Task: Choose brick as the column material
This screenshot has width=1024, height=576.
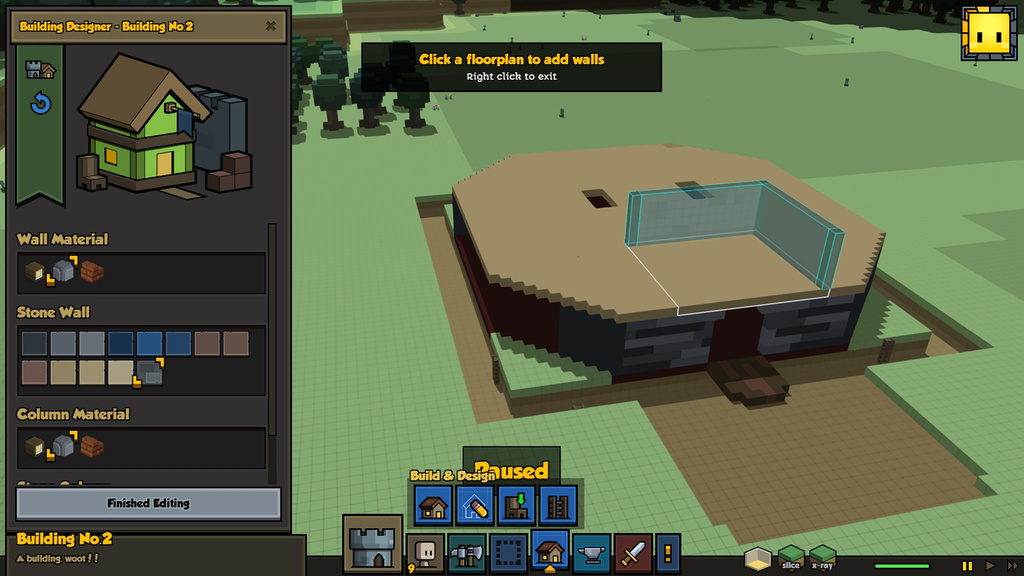Action: click(x=93, y=446)
